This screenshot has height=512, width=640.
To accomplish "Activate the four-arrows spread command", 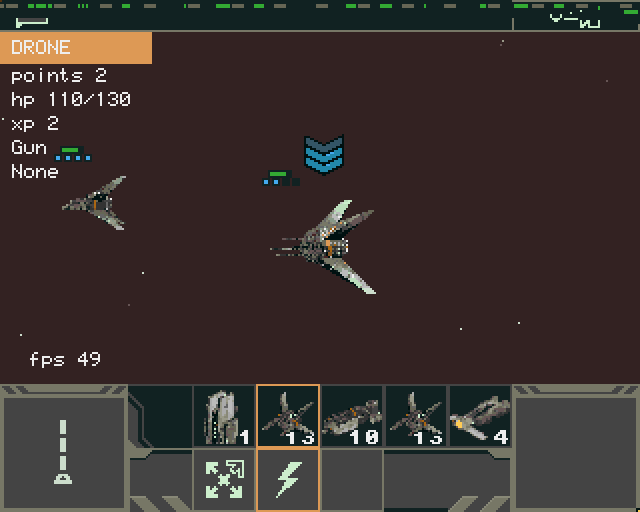I will point(224,480).
